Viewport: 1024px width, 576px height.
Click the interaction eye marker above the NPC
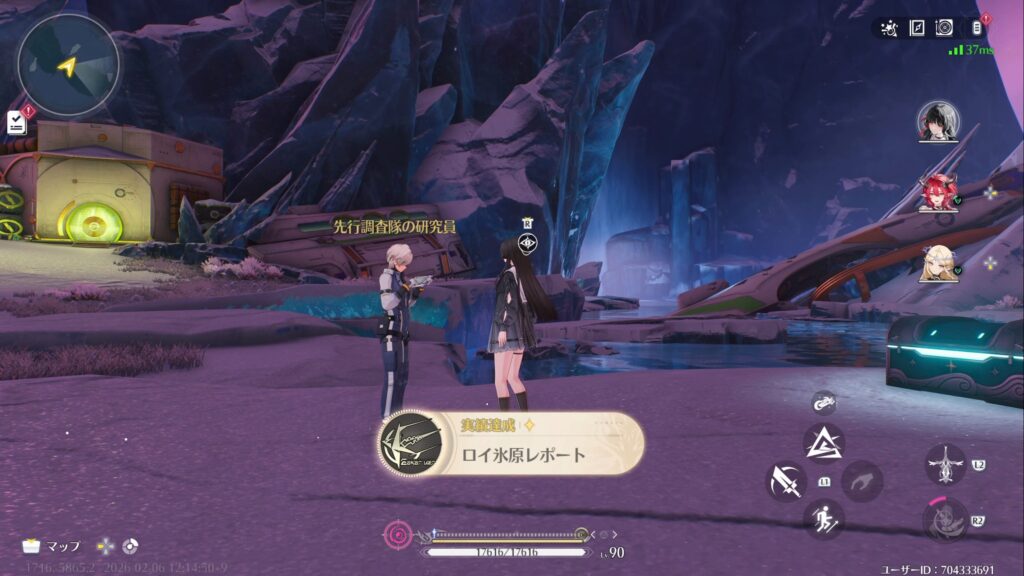[528, 243]
